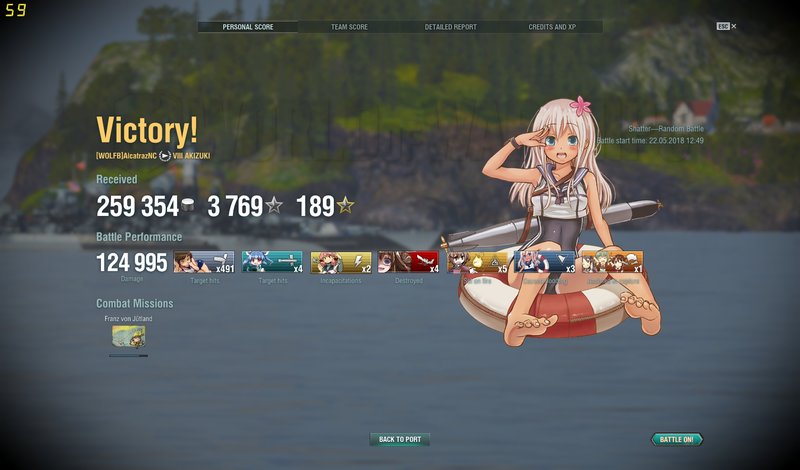The image size is (800, 470).
Task: Select the Destroyed ribbon showing x4
Action: pyautogui.click(x=408, y=262)
